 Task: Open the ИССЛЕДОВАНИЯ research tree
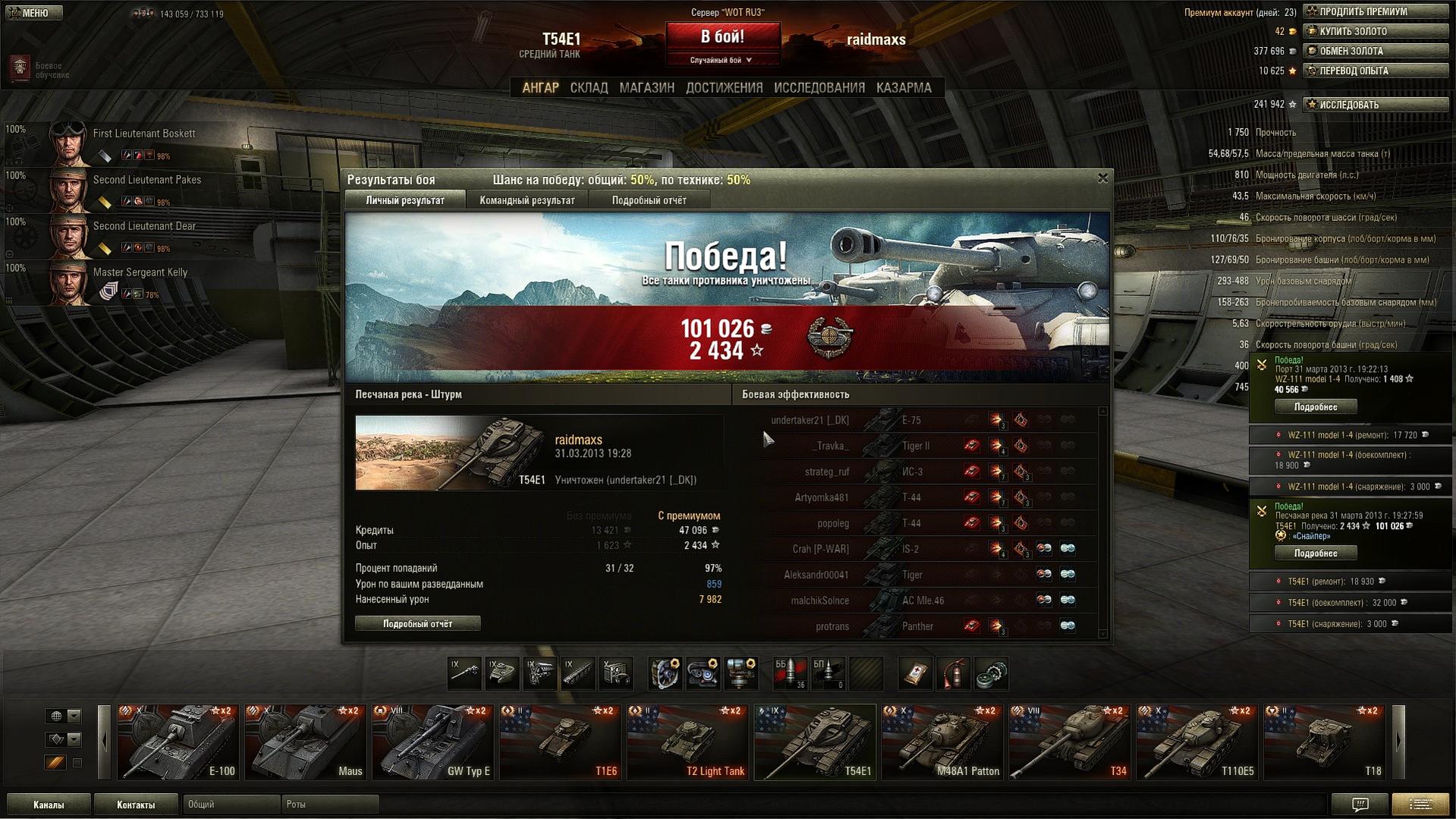819,88
